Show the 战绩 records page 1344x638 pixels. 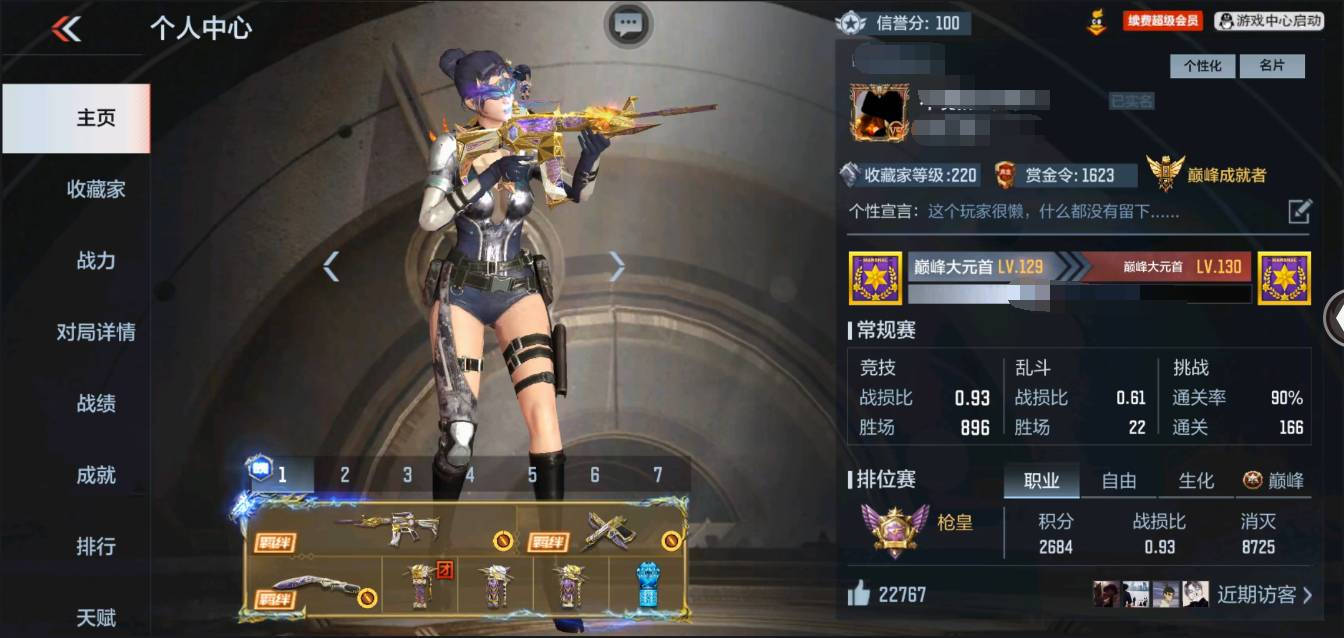(96, 404)
